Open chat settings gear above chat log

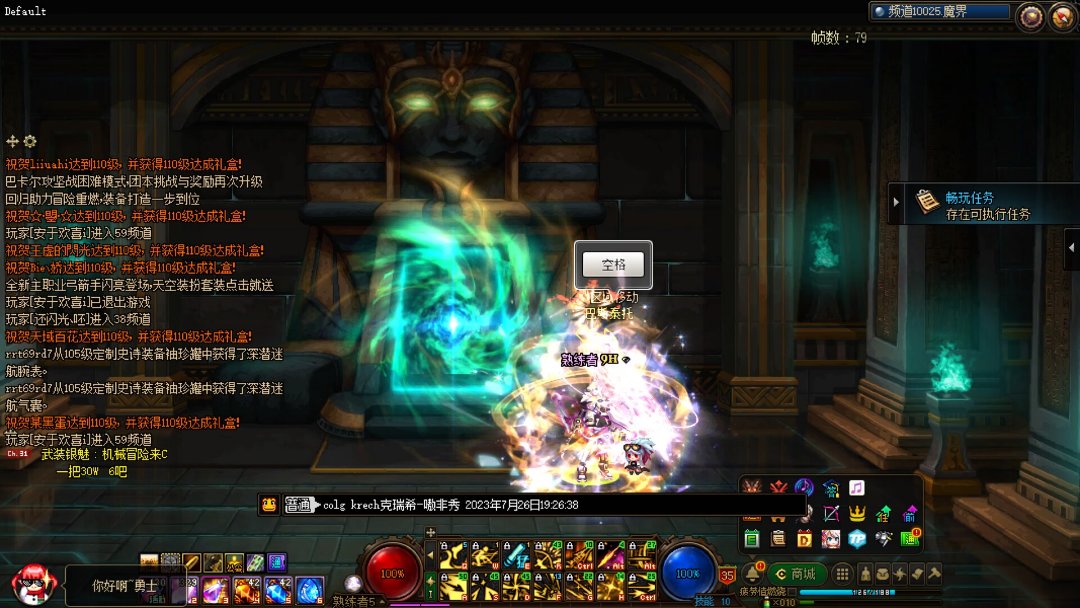click(x=30, y=142)
